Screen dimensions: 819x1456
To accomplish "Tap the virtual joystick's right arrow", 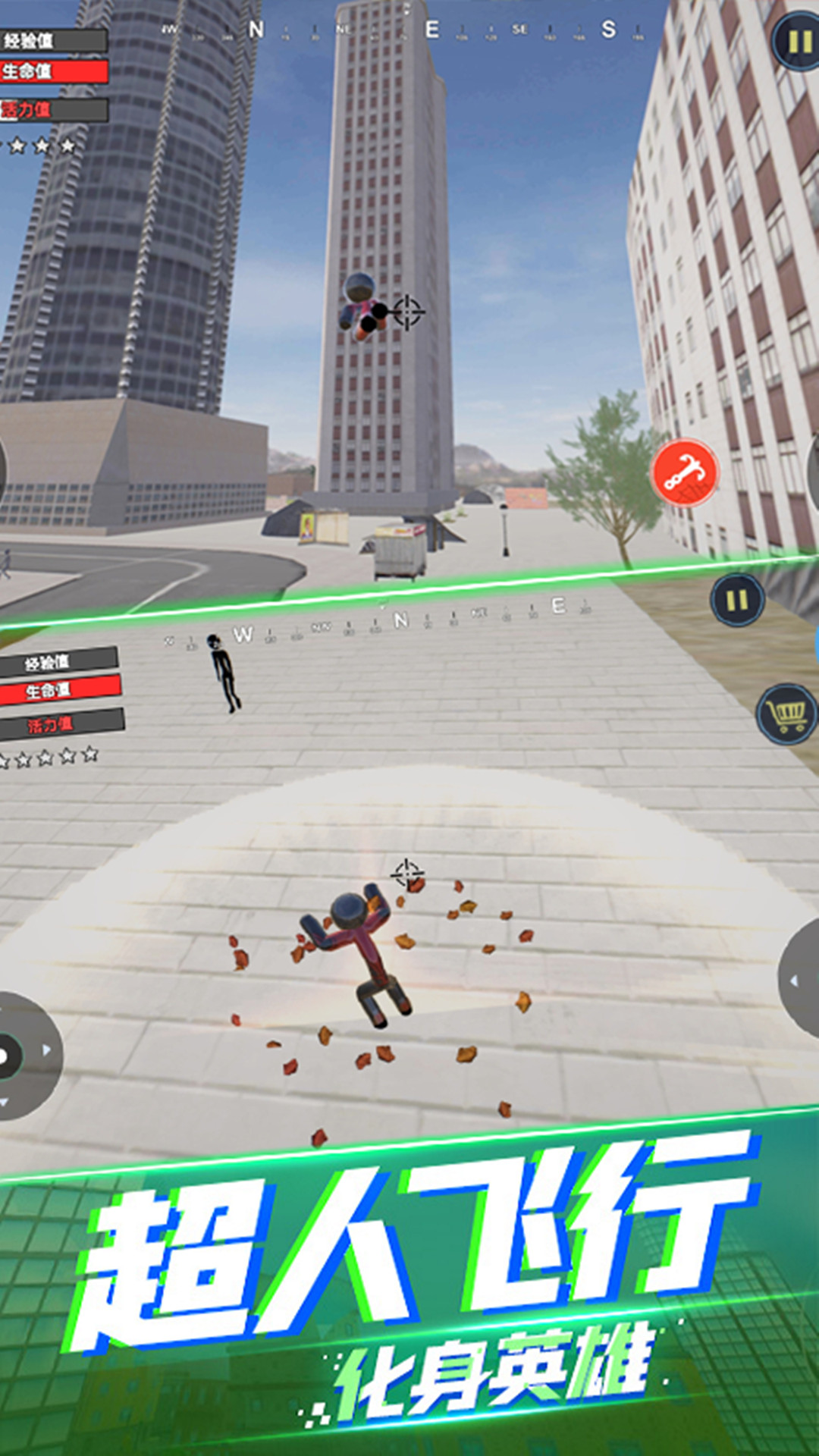I will (x=46, y=1050).
